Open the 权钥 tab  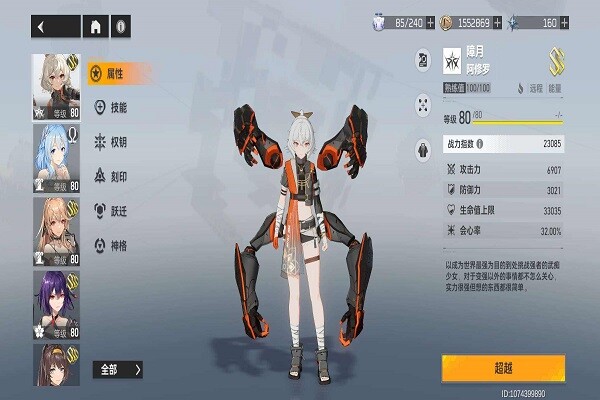point(118,141)
